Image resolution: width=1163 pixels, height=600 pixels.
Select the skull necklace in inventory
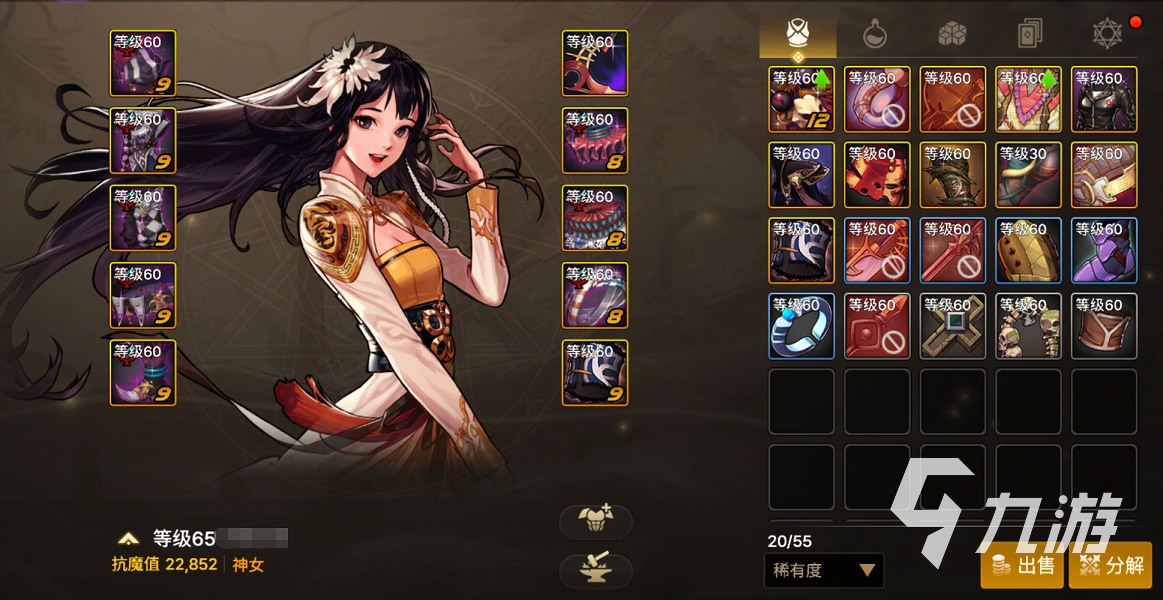[x=1028, y=326]
